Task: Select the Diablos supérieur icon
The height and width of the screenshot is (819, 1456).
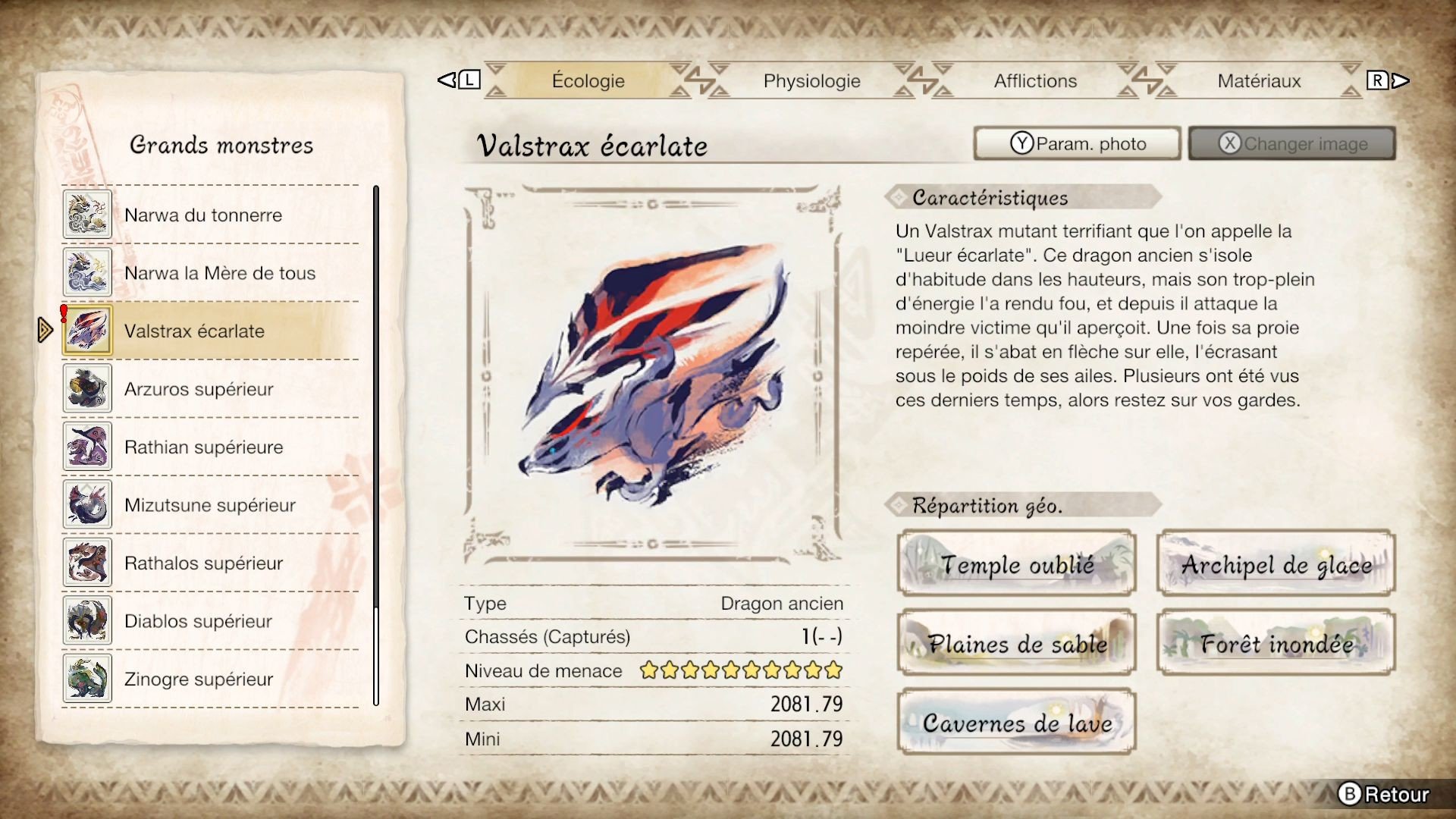Action: point(87,621)
